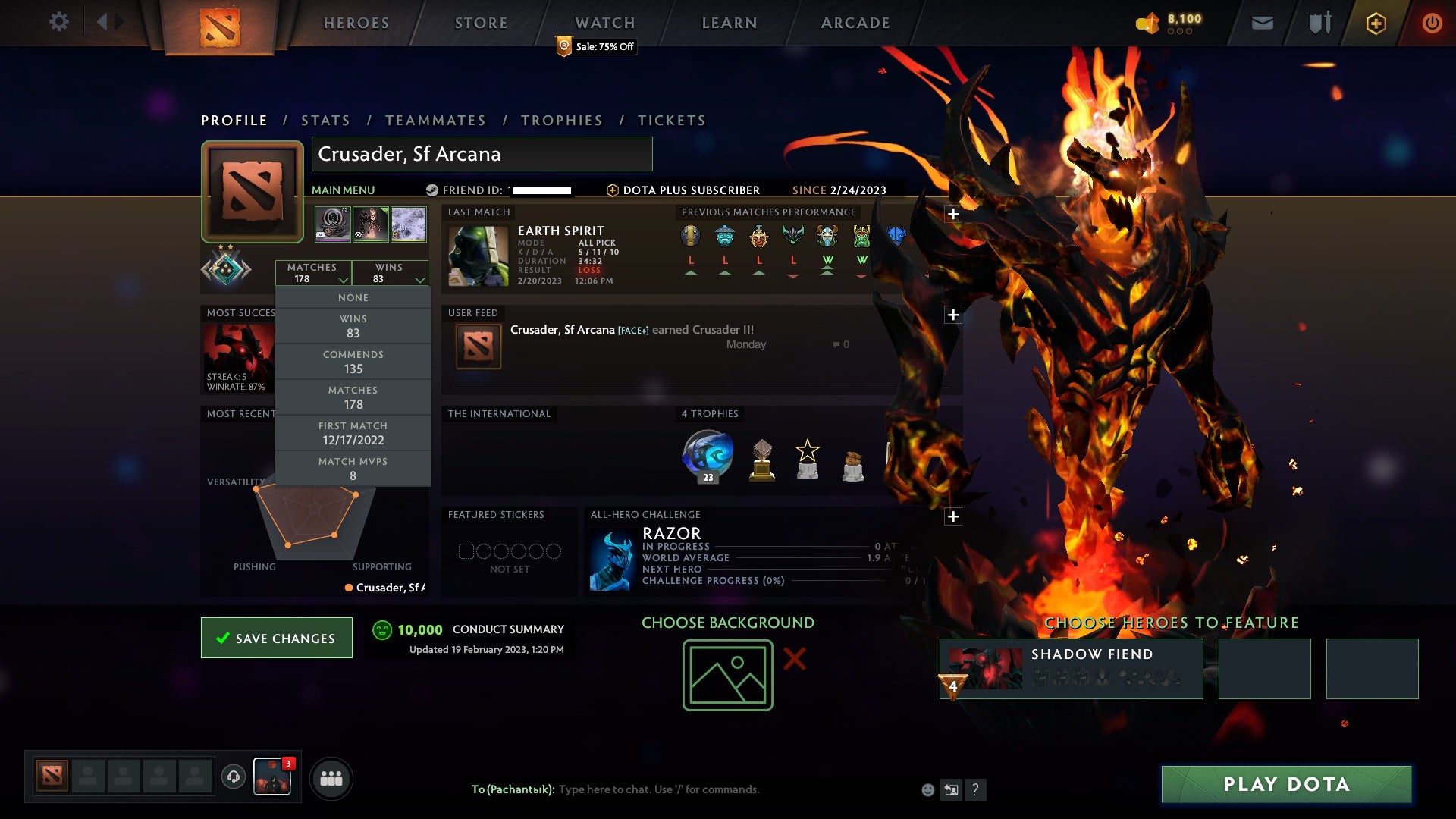This screenshot has height=819, width=1456.
Task: Open the emoticon picker beside chat
Action: point(927,789)
